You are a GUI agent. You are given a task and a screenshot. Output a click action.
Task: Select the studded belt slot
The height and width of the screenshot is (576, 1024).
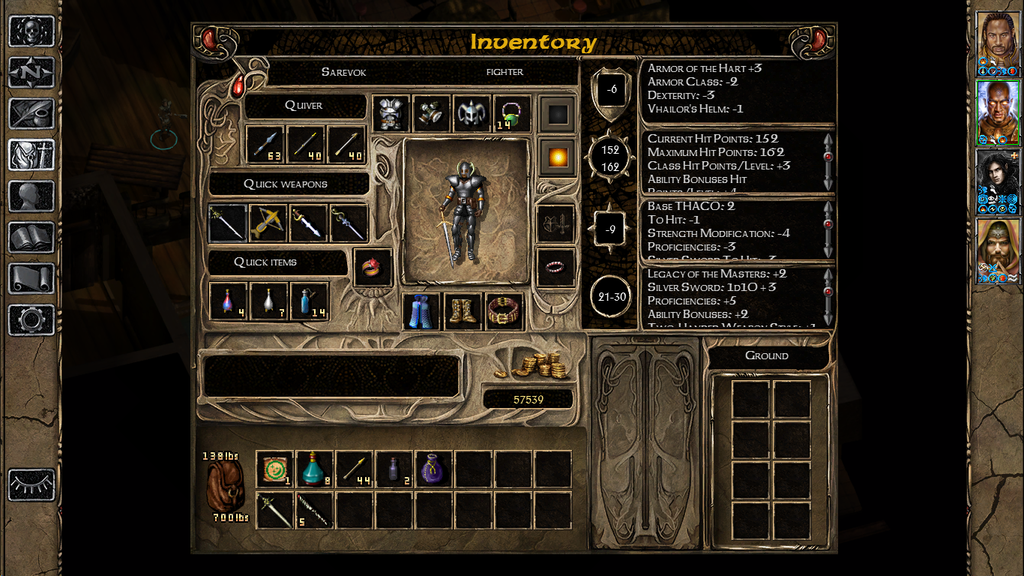click(x=504, y=311)
